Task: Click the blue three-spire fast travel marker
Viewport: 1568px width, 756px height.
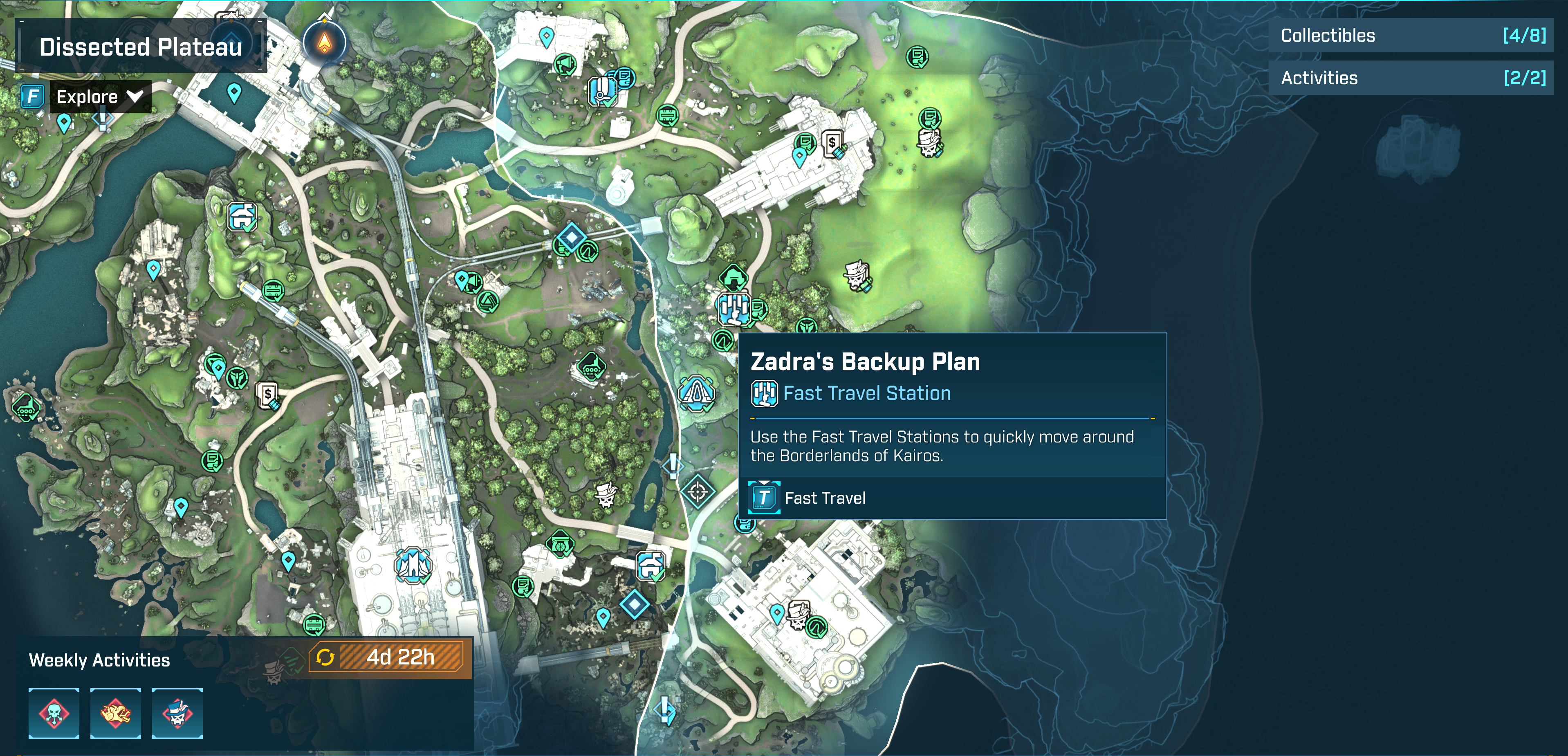Action: click(x=413, y=564)
